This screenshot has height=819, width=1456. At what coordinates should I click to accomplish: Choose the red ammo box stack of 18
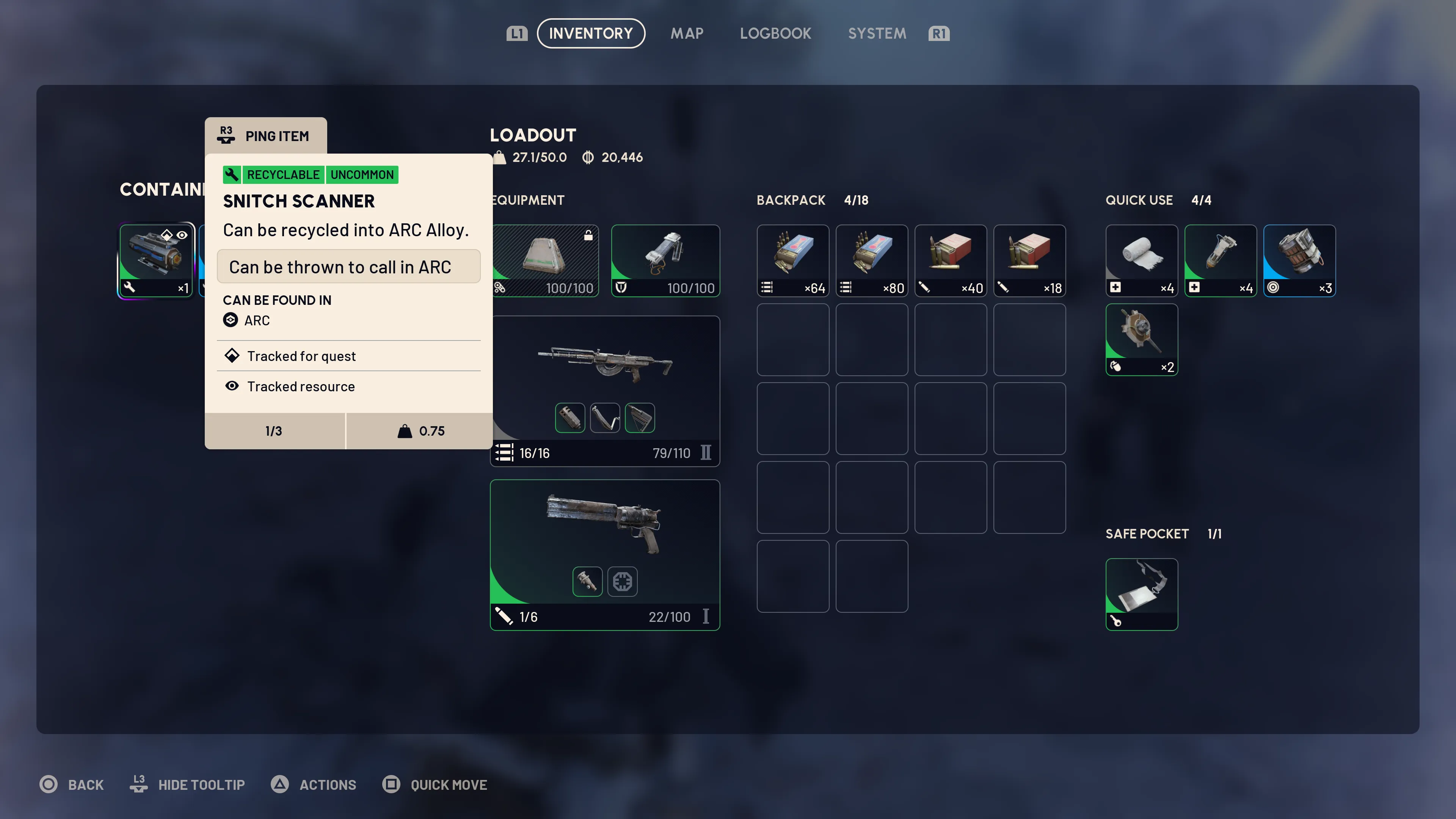pos(1029,260)
